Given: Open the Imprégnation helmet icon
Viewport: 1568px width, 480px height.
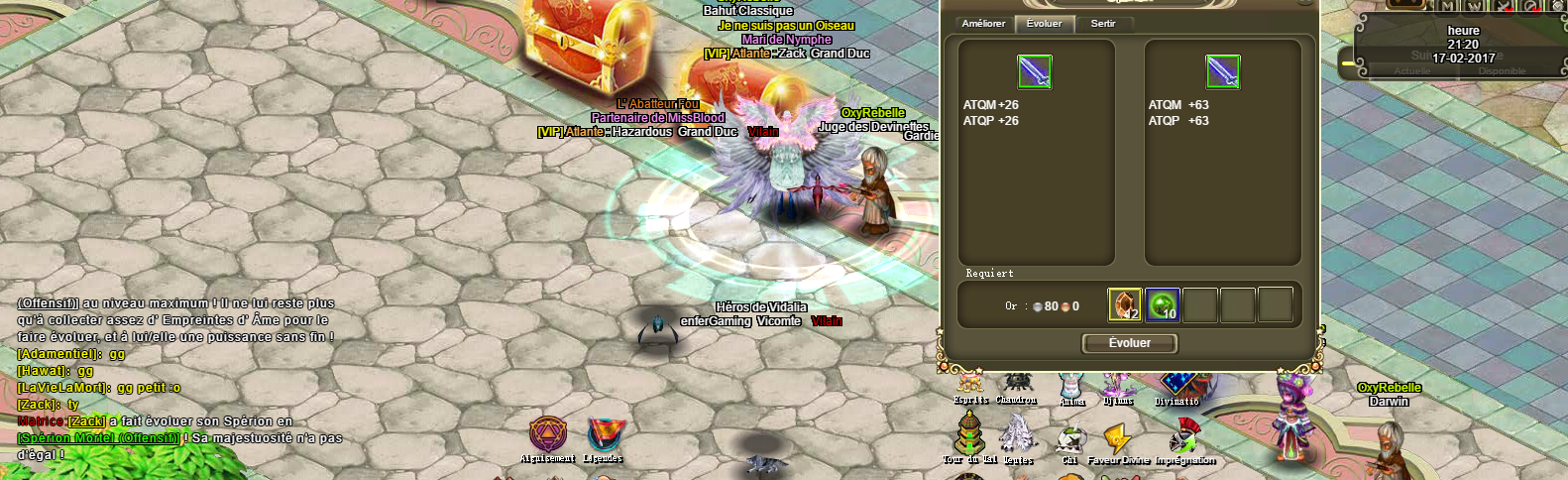Looking at the screenshot, I should [x=1184, y=438].
